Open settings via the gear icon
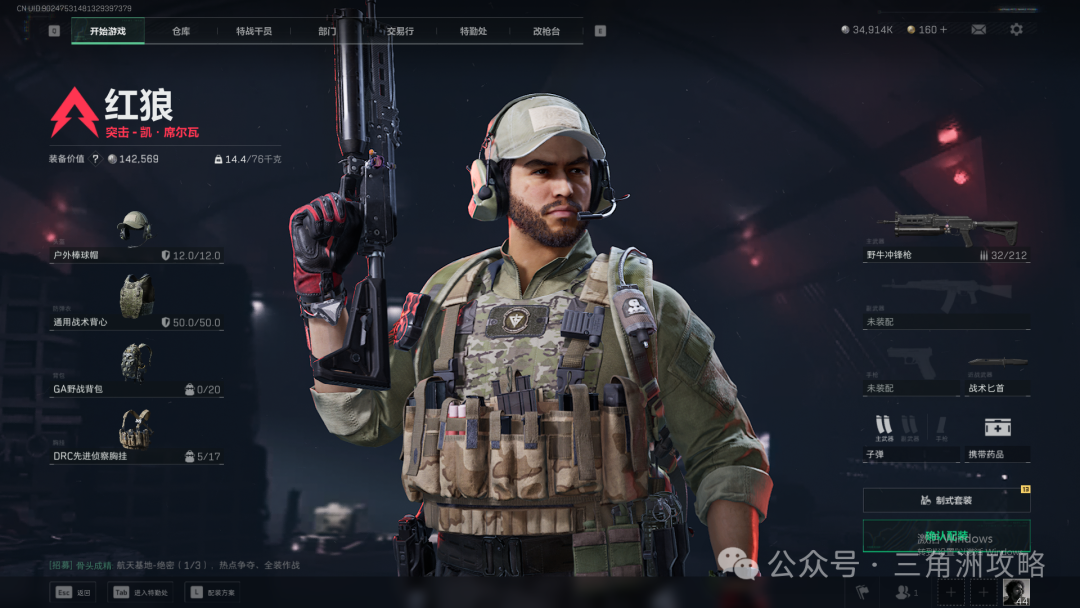The image size is (1080, 608). click(x=1016, y=30)
